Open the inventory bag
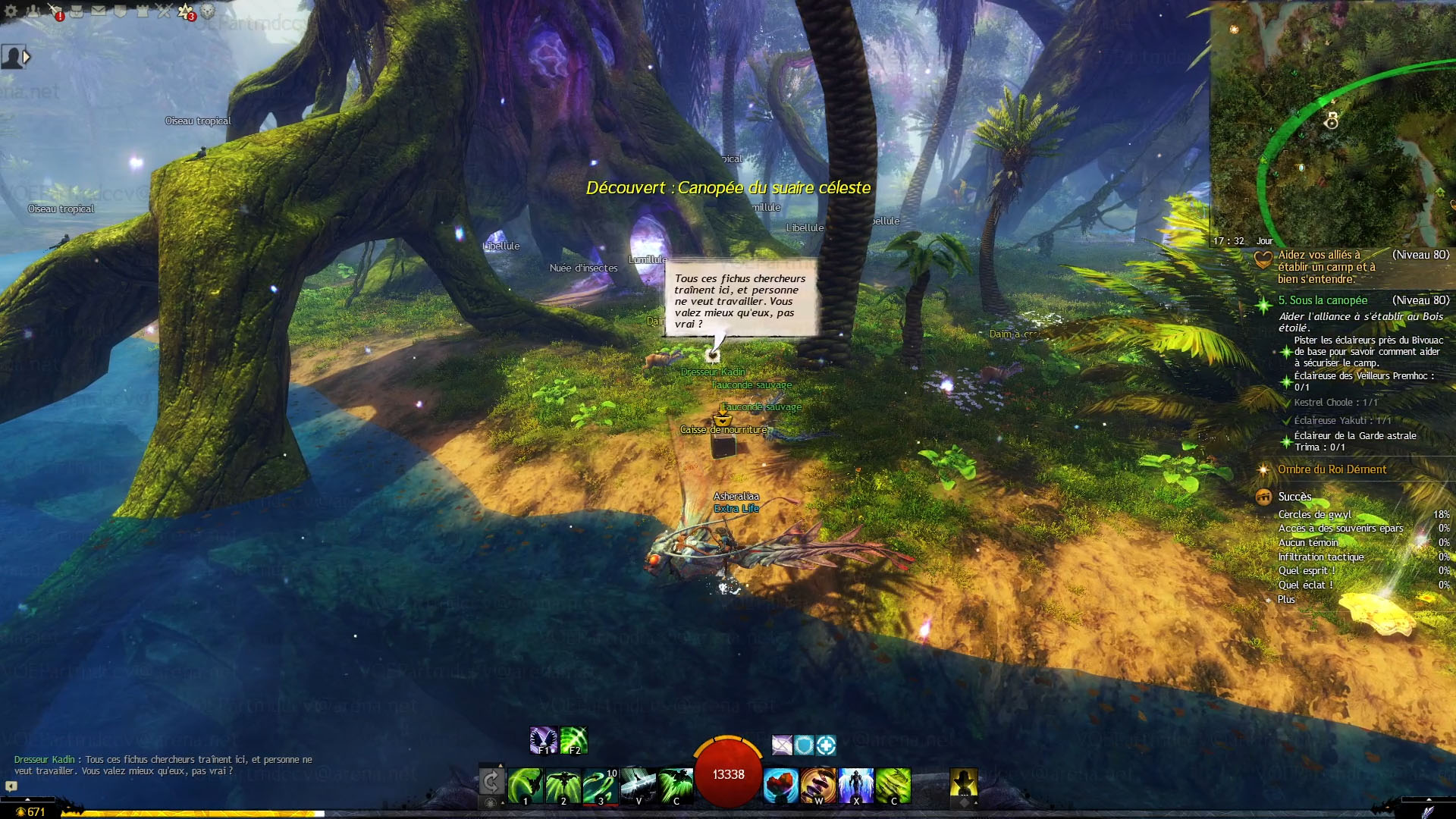Screen dimensions: 1456x819 coord(77,11)
